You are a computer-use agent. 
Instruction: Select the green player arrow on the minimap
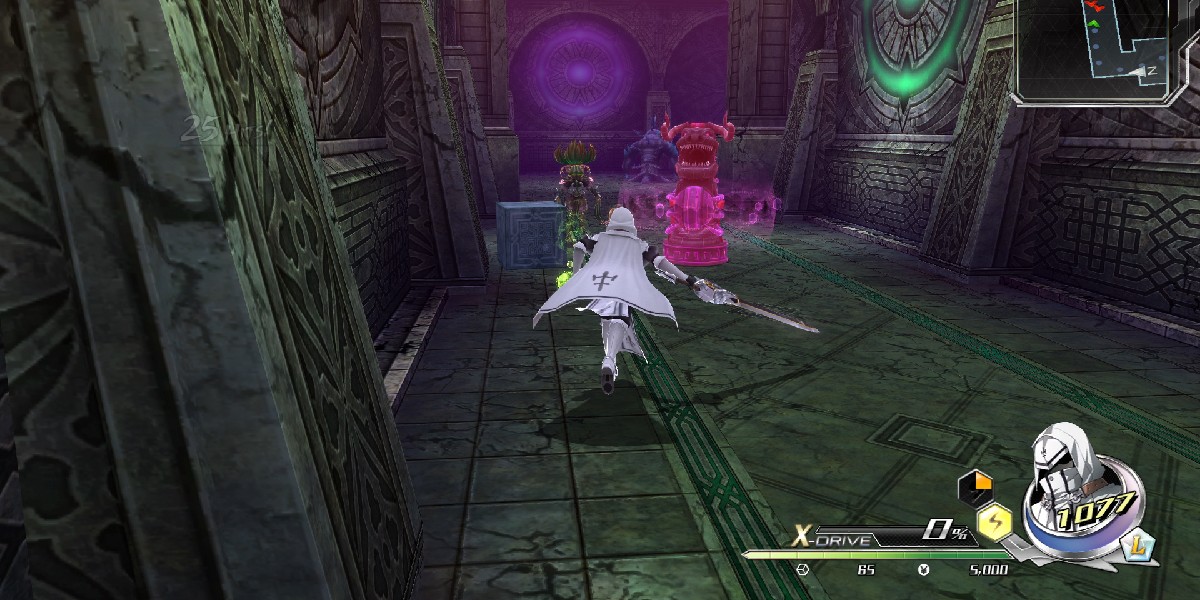click(1093, 23)
